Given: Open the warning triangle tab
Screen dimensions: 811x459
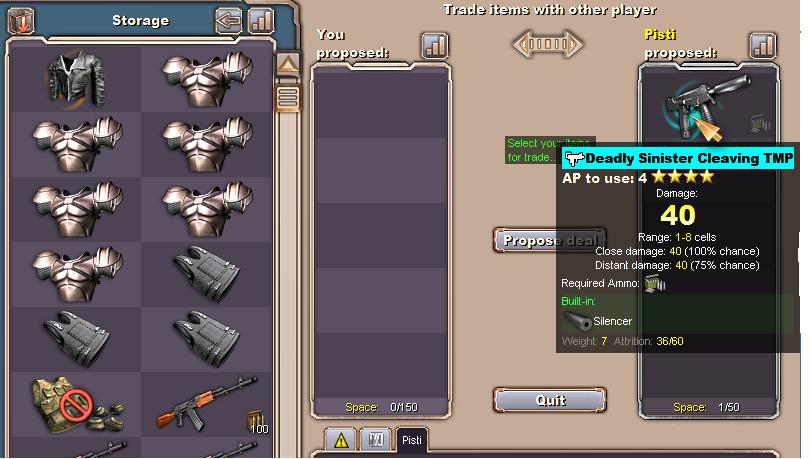Looking at the screenshot, I should click(x=340, y=440).
